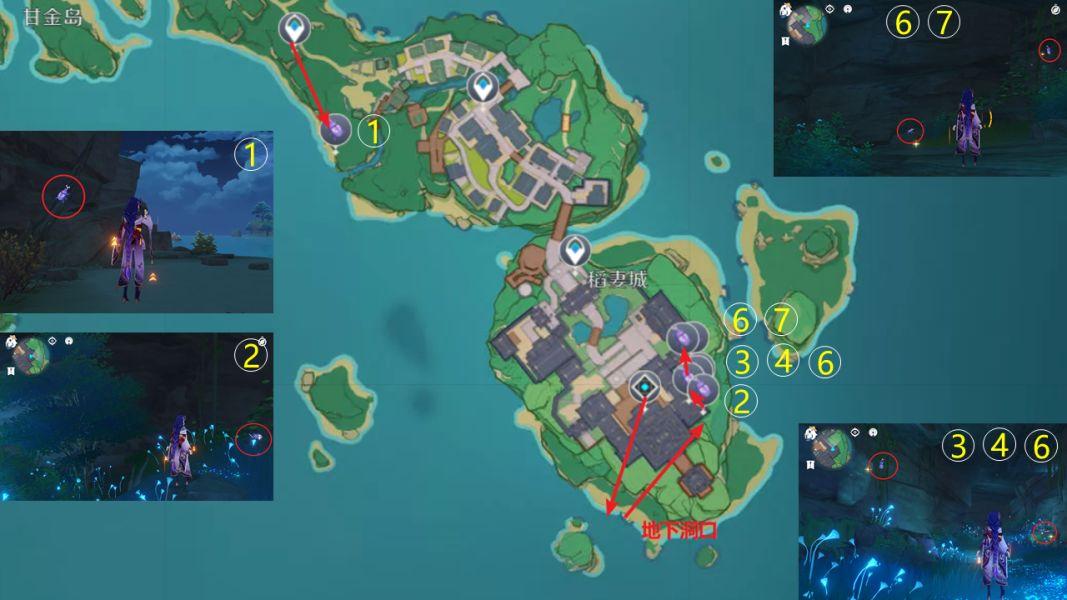This screenshot has width=1067, height=600.
Task: Open the minimap in the label 2 inset
Action: [31, 353]
